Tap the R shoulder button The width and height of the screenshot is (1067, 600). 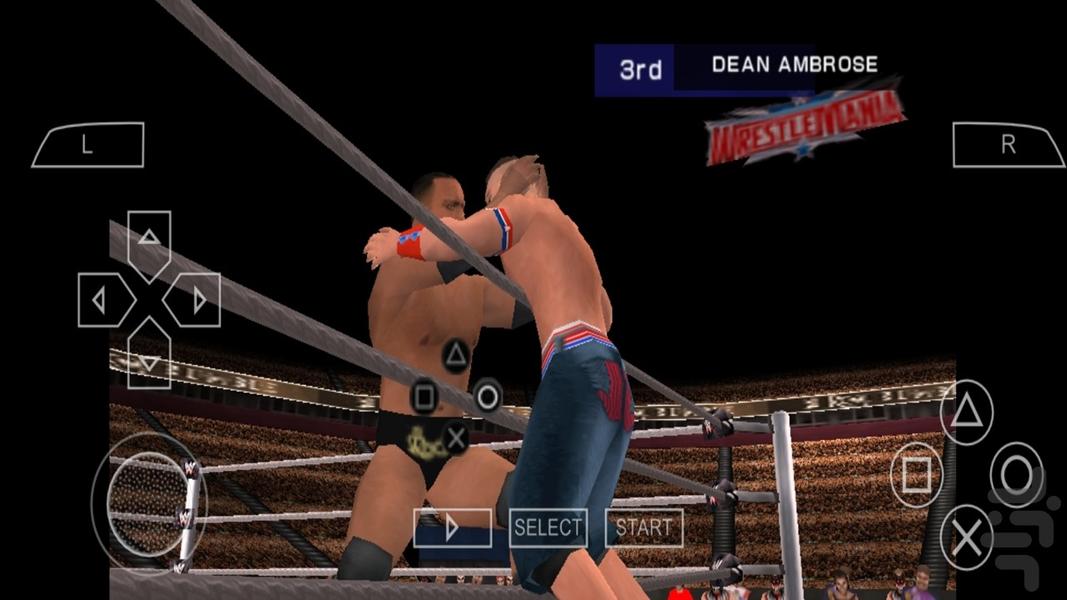point(1007,145)
